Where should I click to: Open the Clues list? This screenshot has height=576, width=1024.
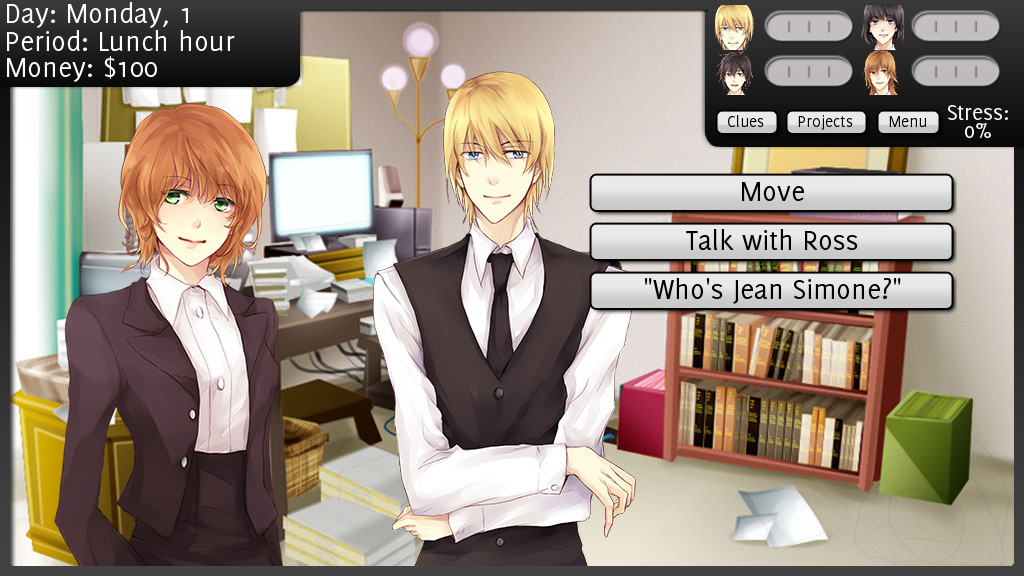tap(745, 122)
